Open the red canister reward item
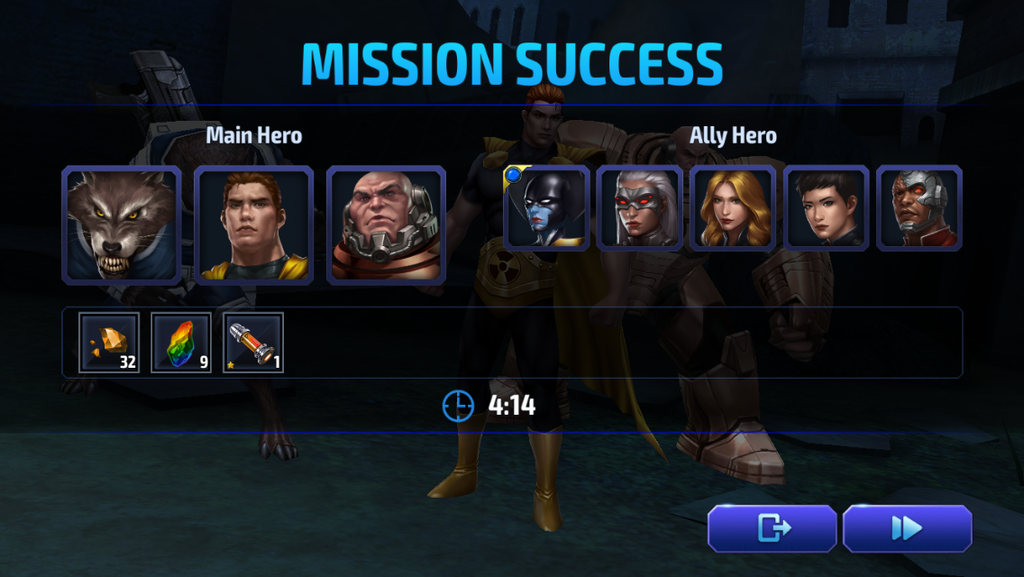This screenshot has width=1024, height=577. coord(253,343)
